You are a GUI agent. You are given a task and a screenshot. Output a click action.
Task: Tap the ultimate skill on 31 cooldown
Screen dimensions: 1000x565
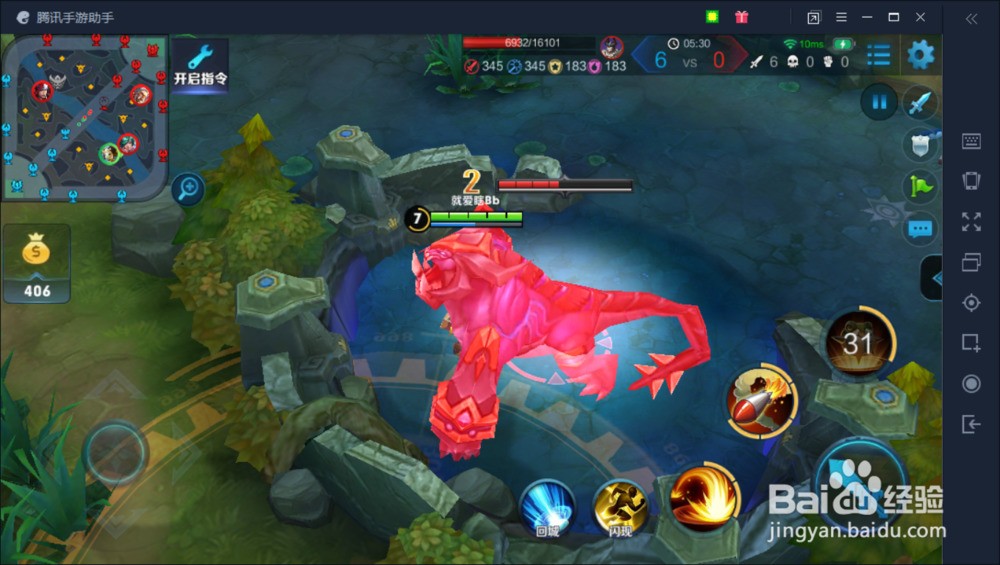click(x=858, y=343)
